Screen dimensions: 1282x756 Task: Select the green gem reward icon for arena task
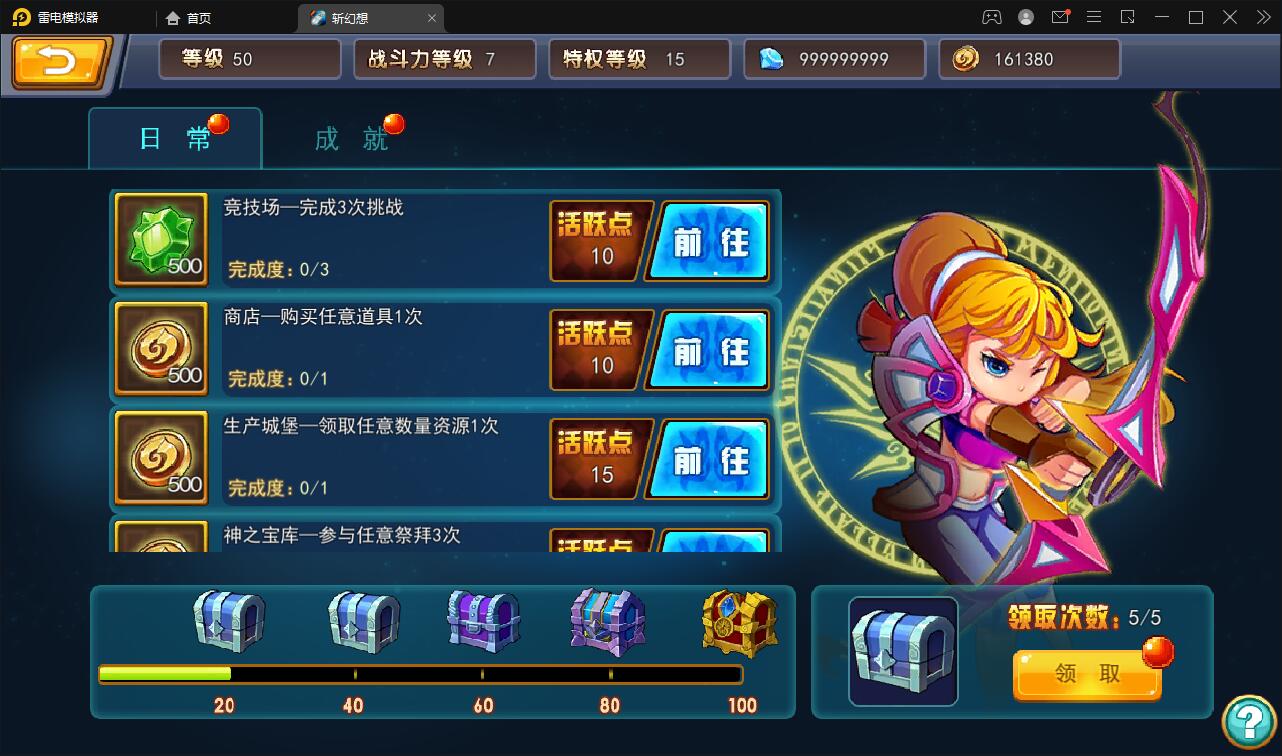[x=160, y=239]
